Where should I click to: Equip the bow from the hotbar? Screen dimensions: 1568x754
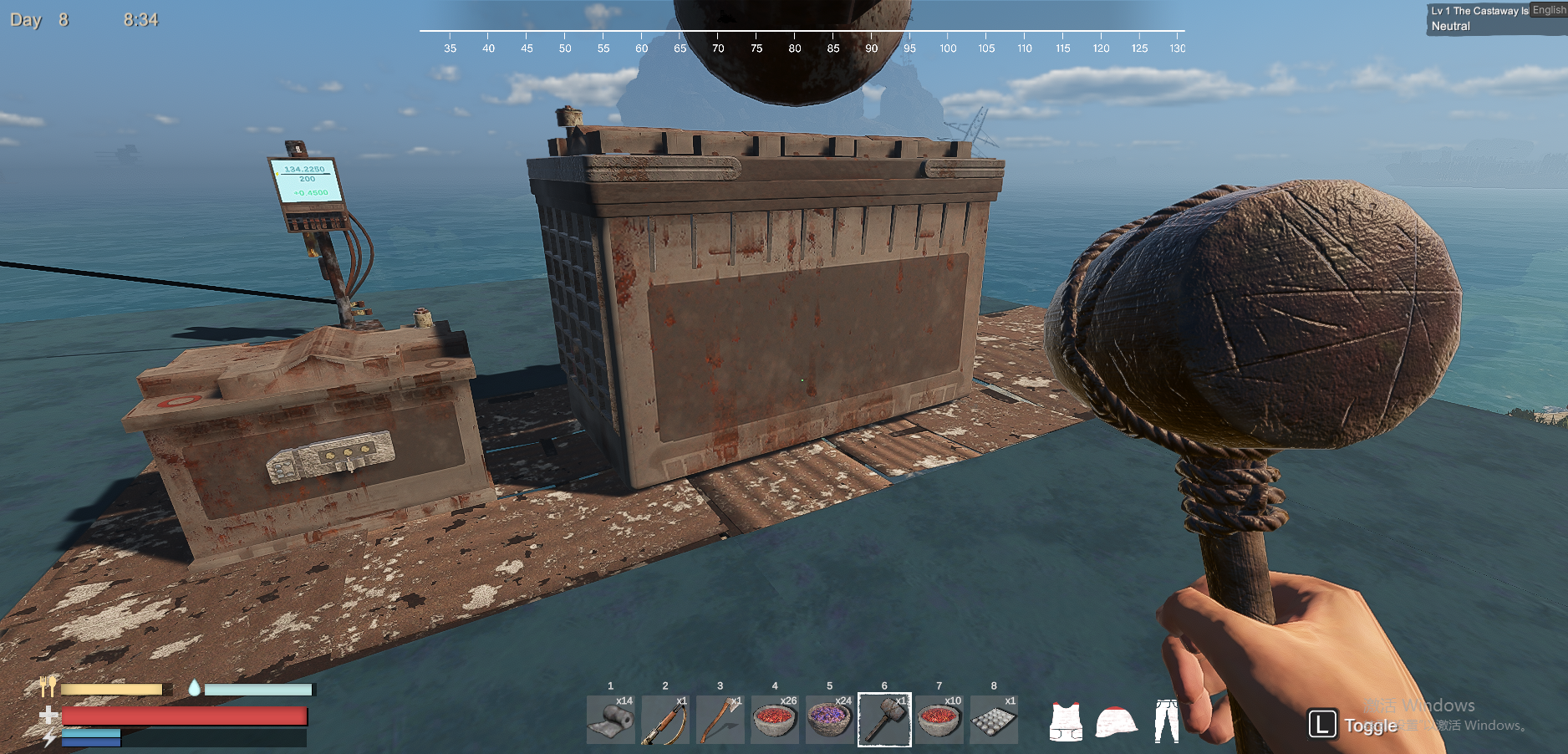[665, 720]
